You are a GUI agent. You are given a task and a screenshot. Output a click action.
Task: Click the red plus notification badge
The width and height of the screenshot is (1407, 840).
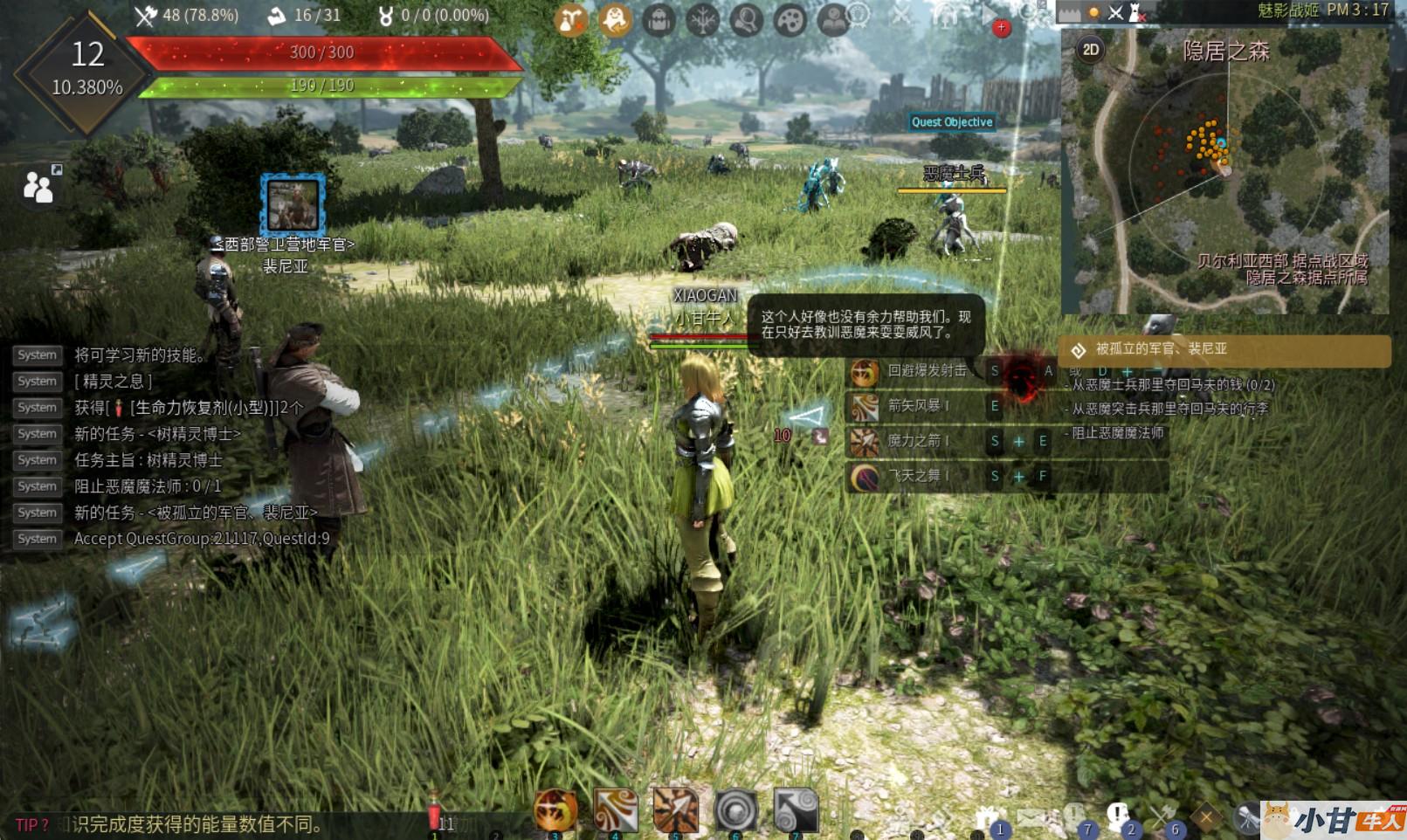1001,28
